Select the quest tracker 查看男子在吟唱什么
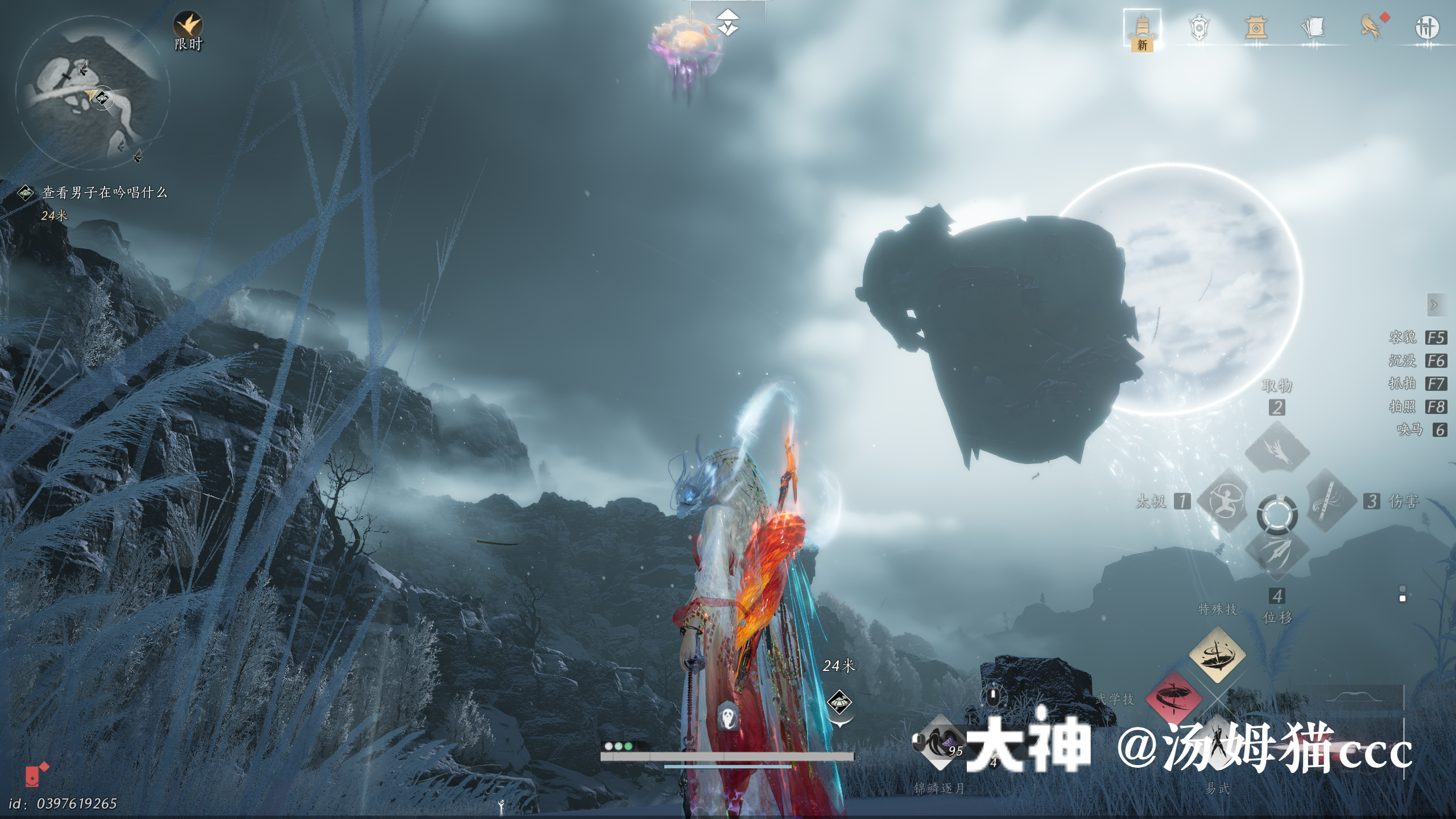 coord(105,193)
